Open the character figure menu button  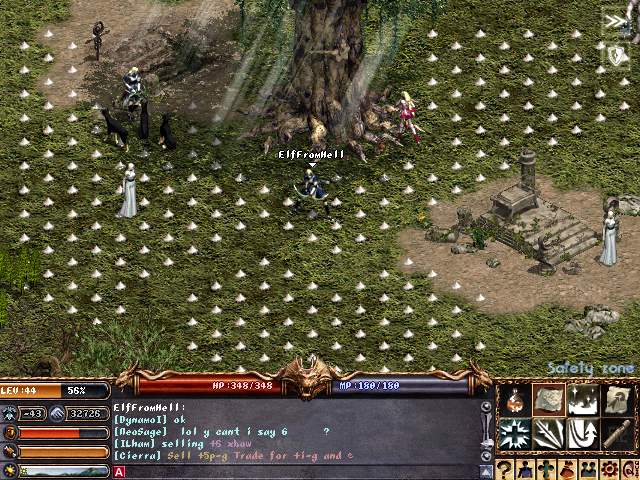tap(526, 469)
